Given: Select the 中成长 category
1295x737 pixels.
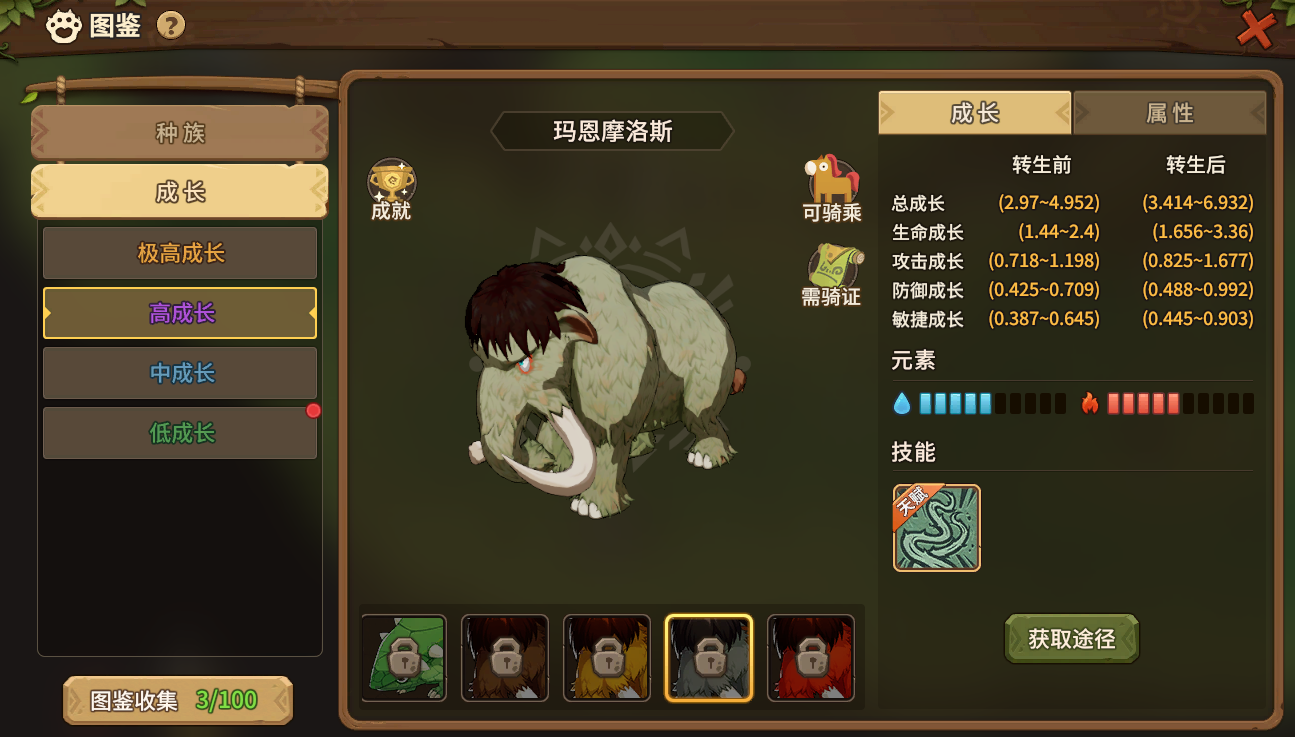Looking at the screenshot, I should (179, 373).
